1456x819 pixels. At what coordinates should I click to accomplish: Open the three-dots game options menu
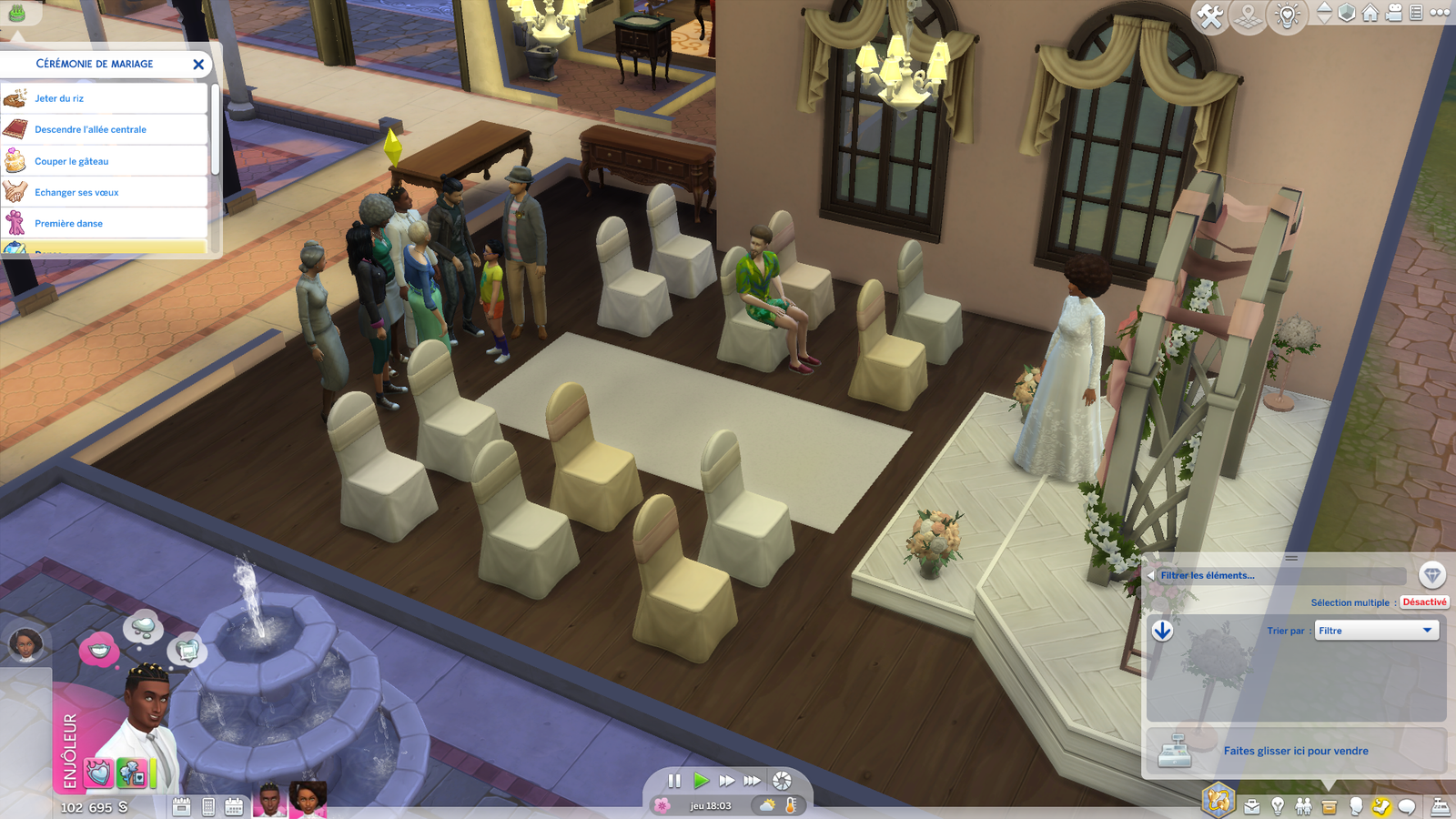click(1440, 13)
